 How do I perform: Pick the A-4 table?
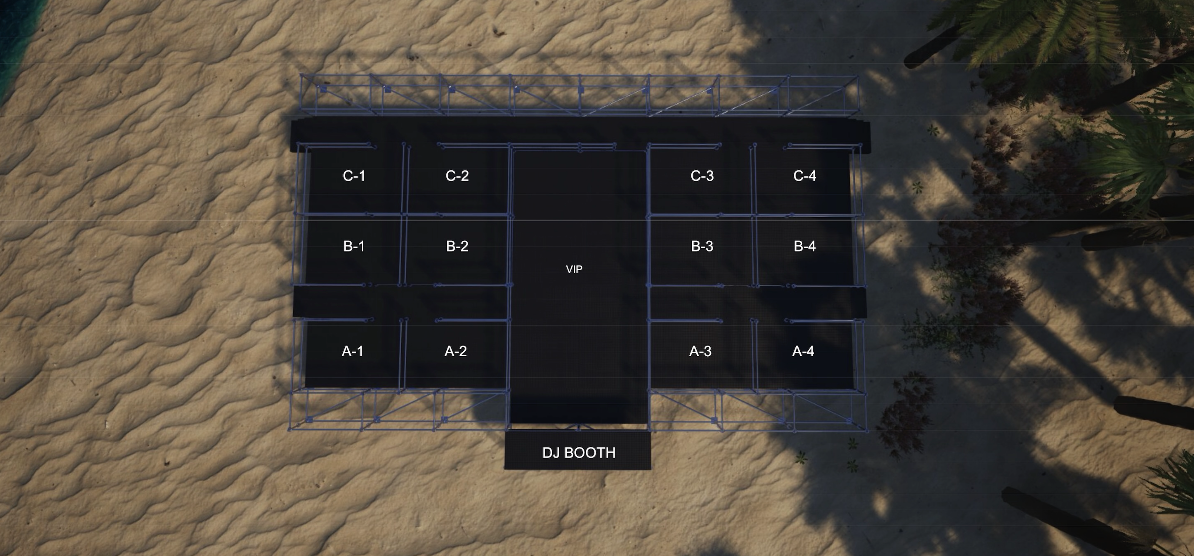click(804, 351)
